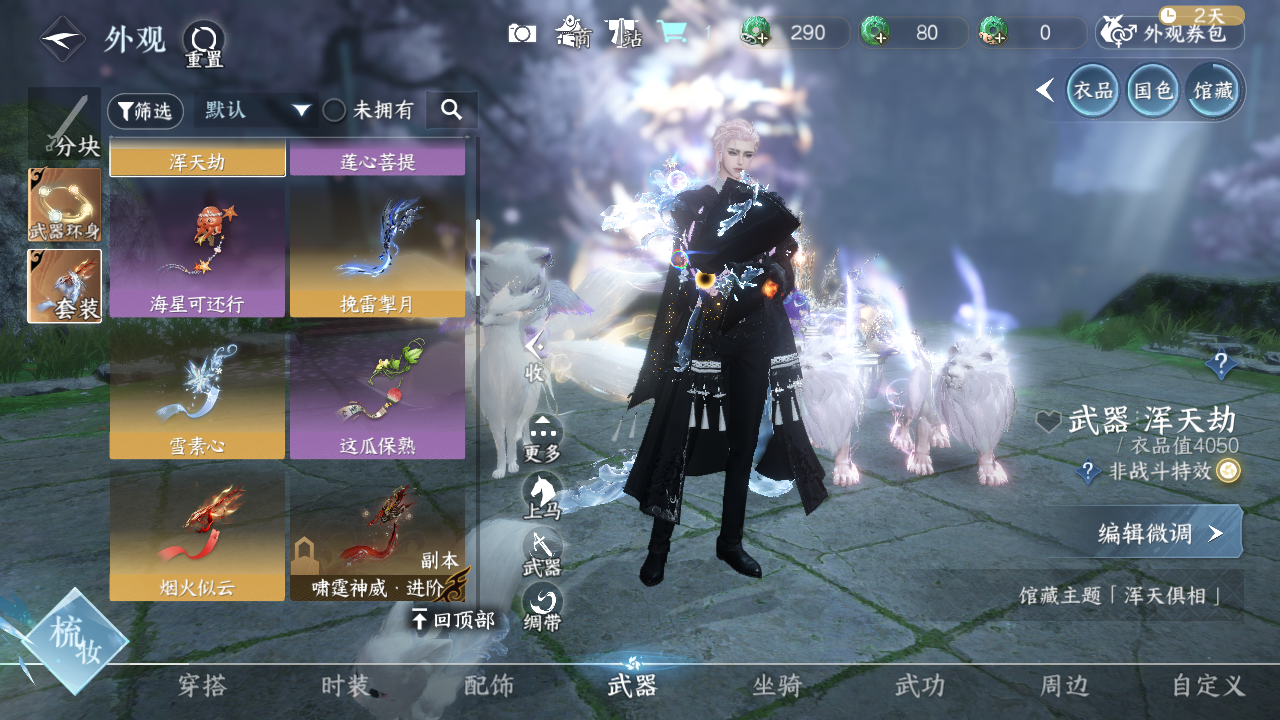Take a photo with the camera icon
The image size is (1280, 720).
(x=522, y=33)
